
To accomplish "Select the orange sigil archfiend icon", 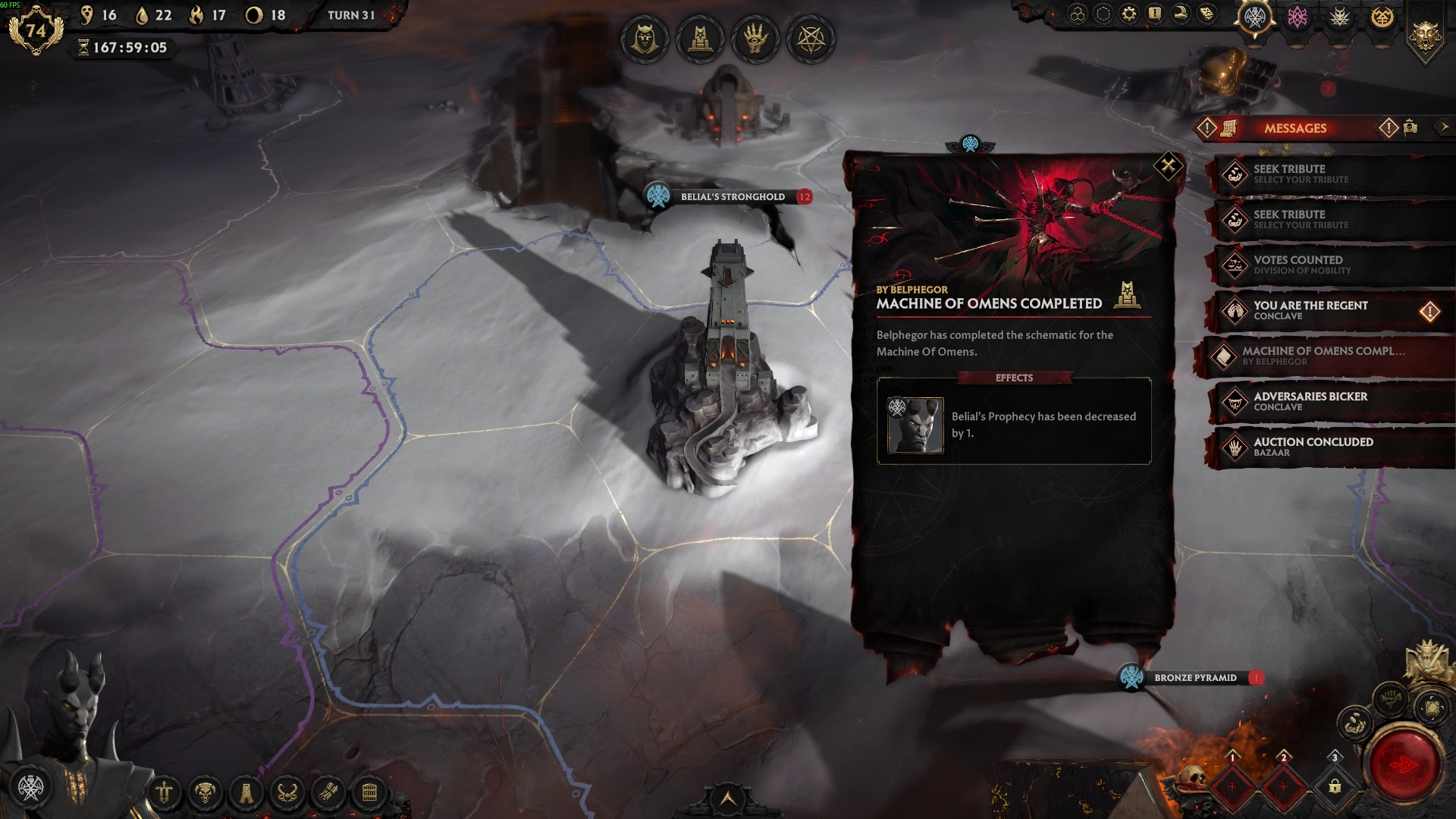I will (1382, 17).
